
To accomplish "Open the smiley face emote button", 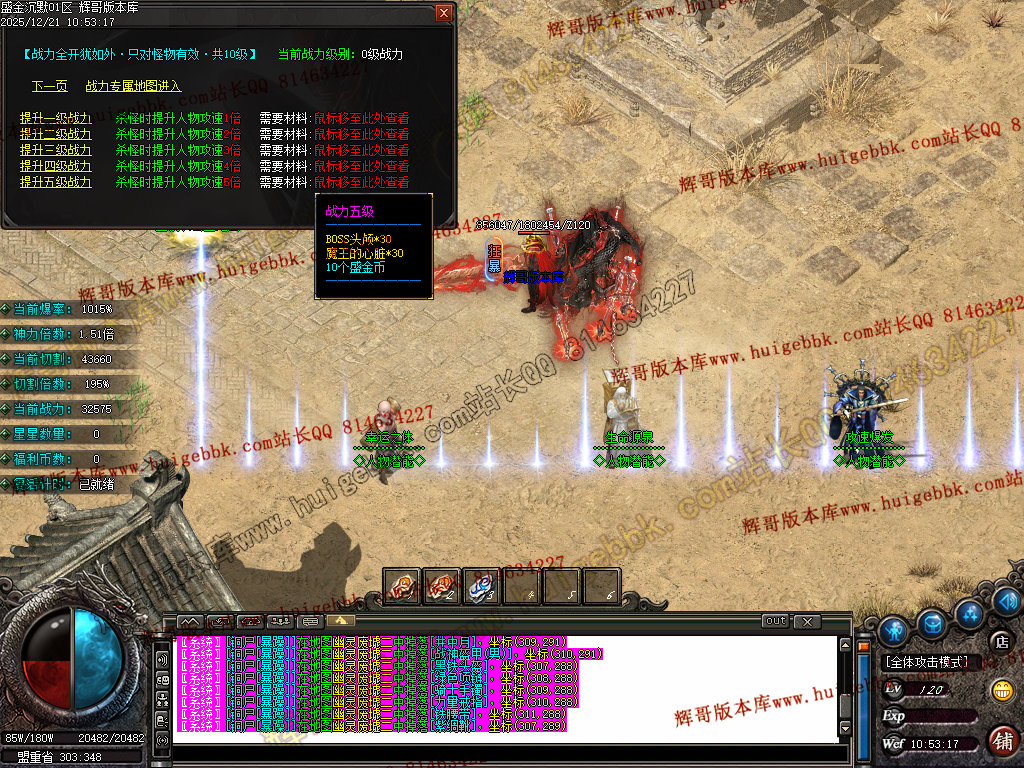I will coord(1001,690).
